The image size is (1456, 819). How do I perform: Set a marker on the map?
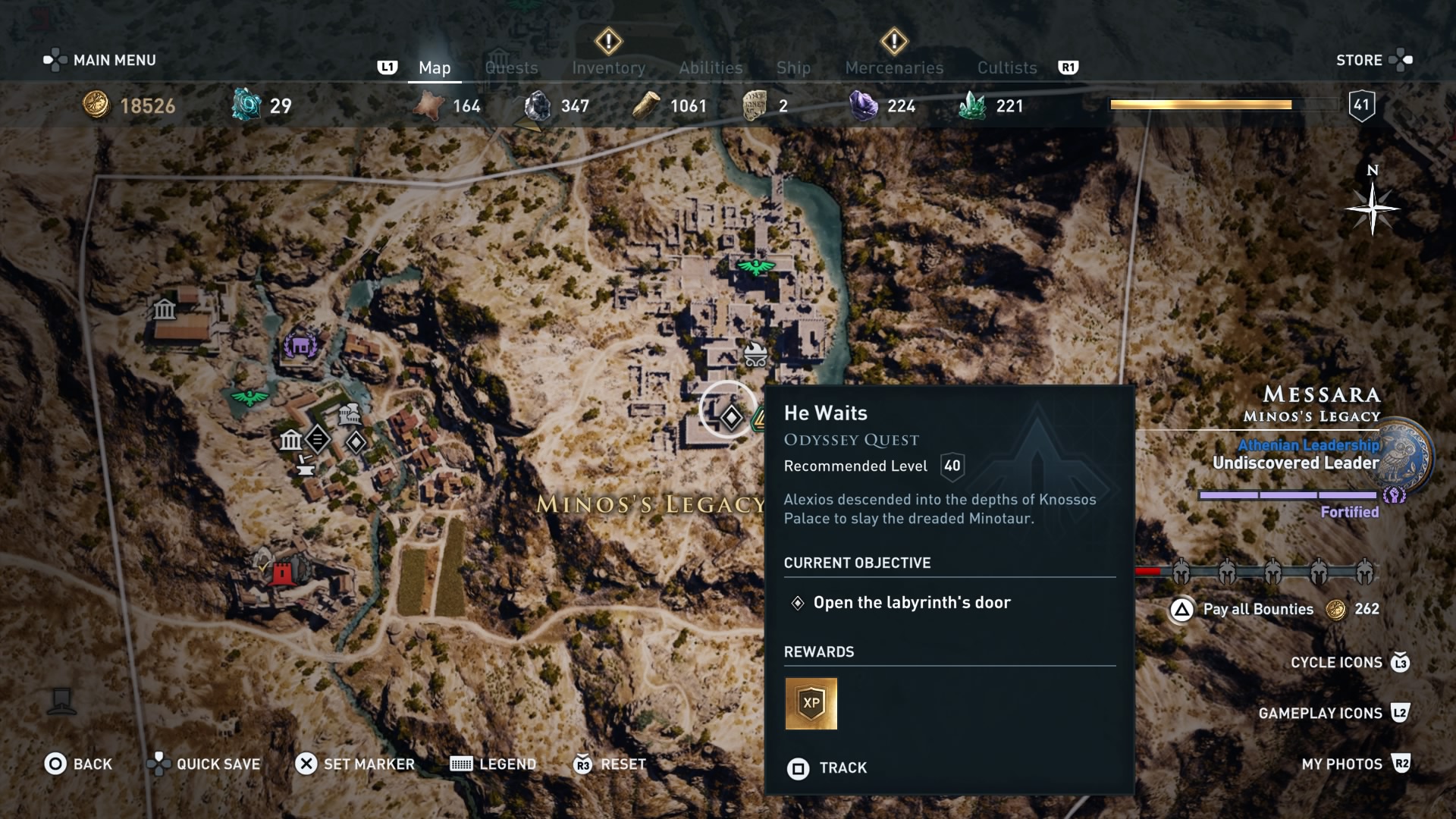click(355, 764)
